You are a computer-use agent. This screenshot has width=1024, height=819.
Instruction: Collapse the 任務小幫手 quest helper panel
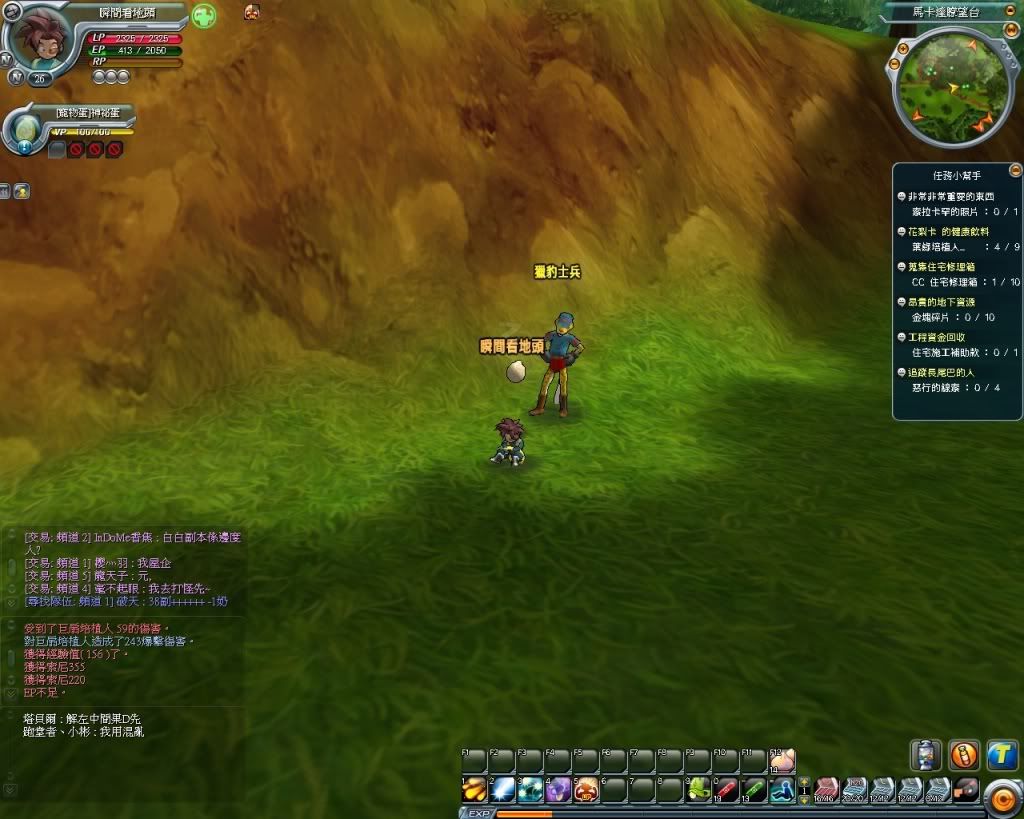click(x=1016, y=171)
